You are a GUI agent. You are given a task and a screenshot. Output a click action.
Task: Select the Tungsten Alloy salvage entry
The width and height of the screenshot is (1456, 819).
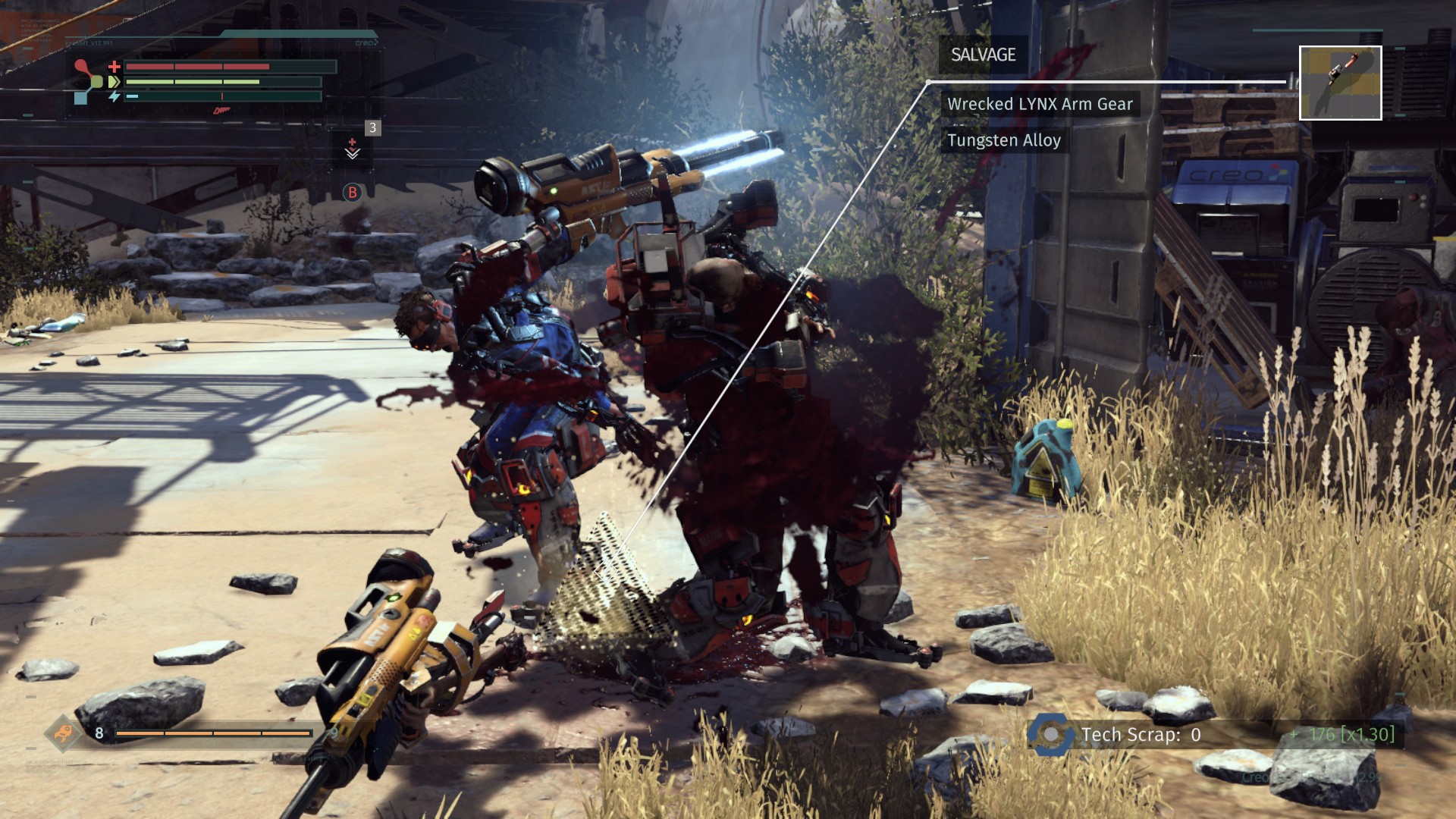tap(1003, 140)
